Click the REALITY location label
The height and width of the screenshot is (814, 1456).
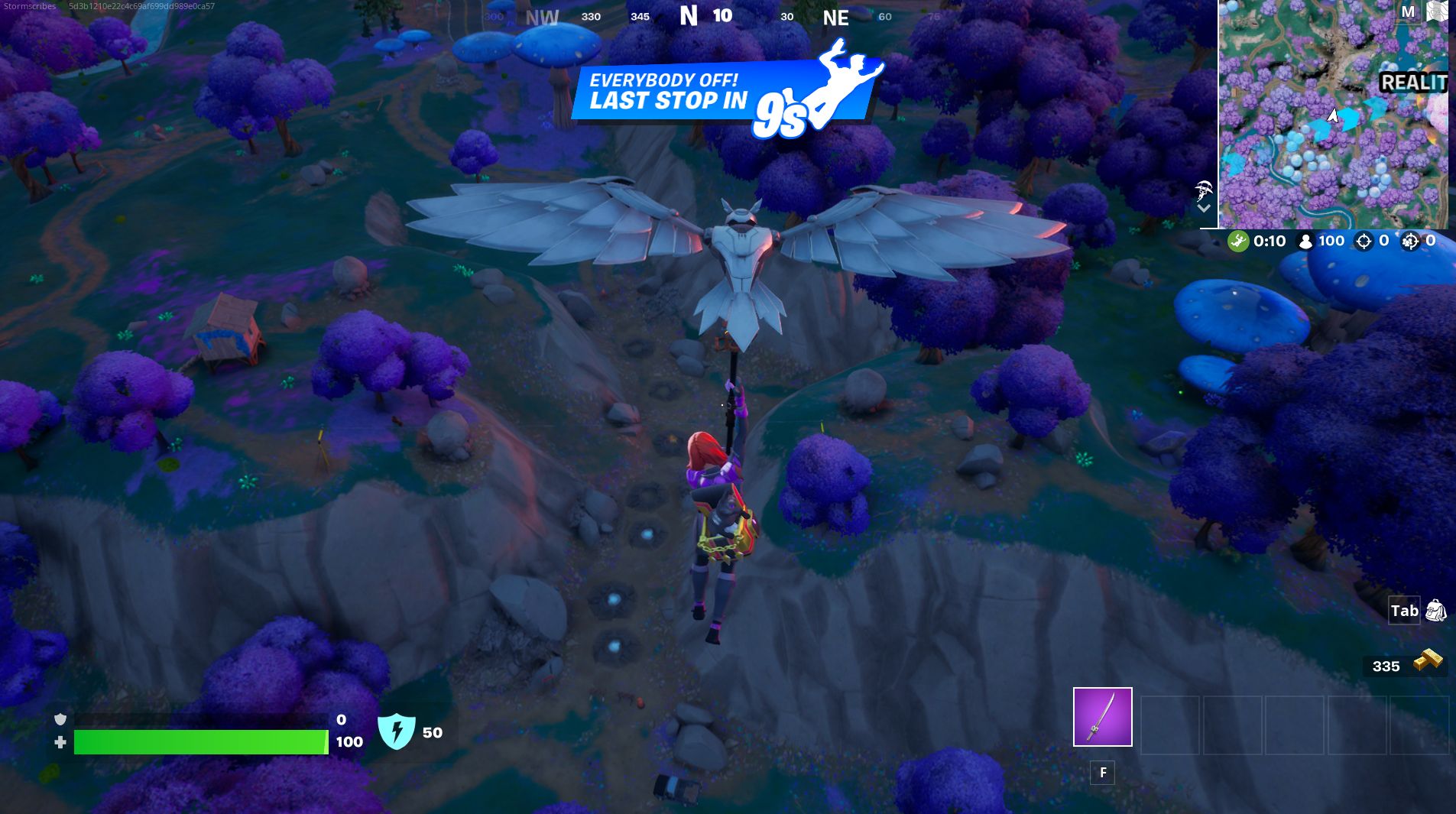point(1414,83)
